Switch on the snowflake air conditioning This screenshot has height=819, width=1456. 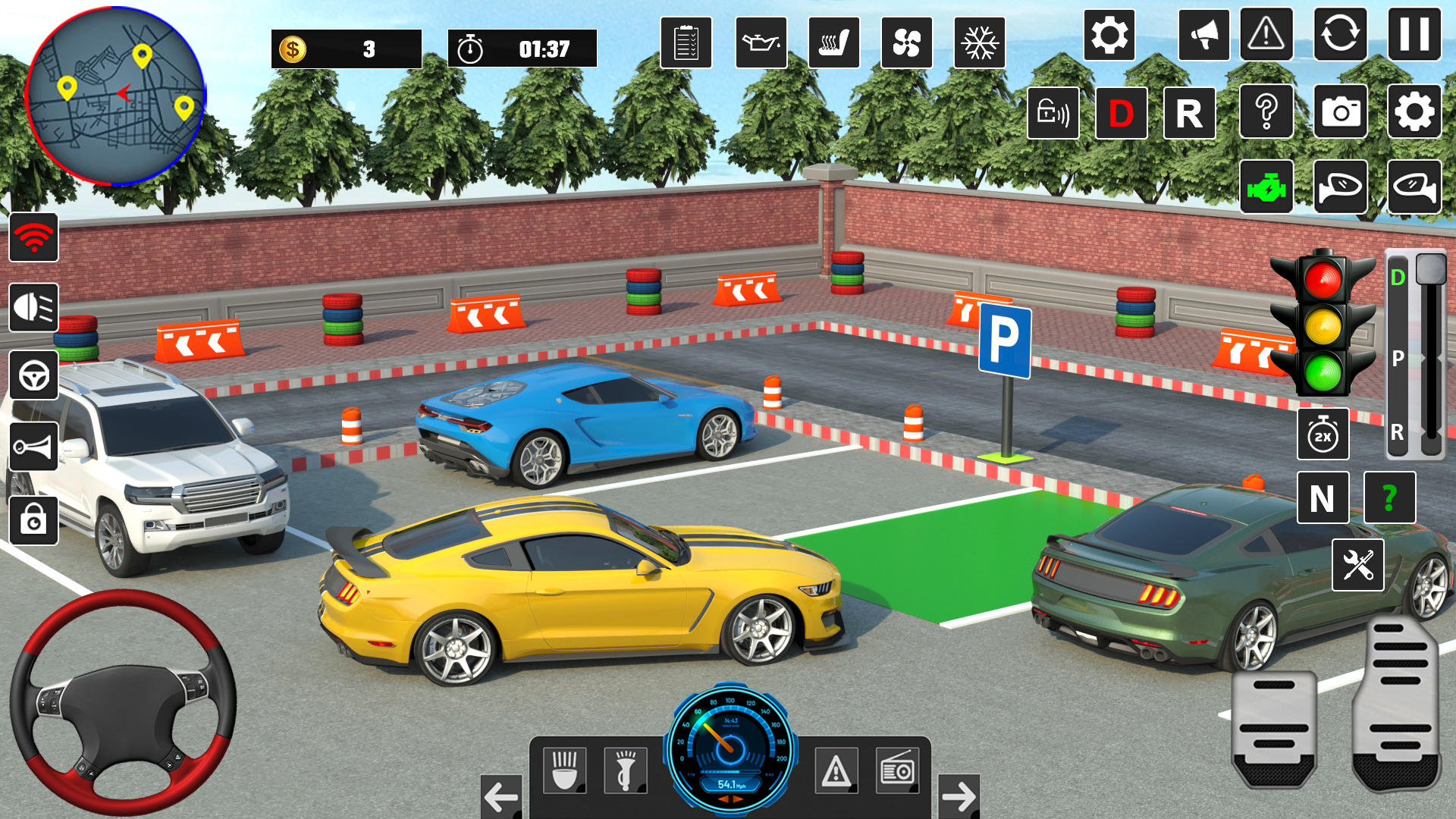point(979,43)
